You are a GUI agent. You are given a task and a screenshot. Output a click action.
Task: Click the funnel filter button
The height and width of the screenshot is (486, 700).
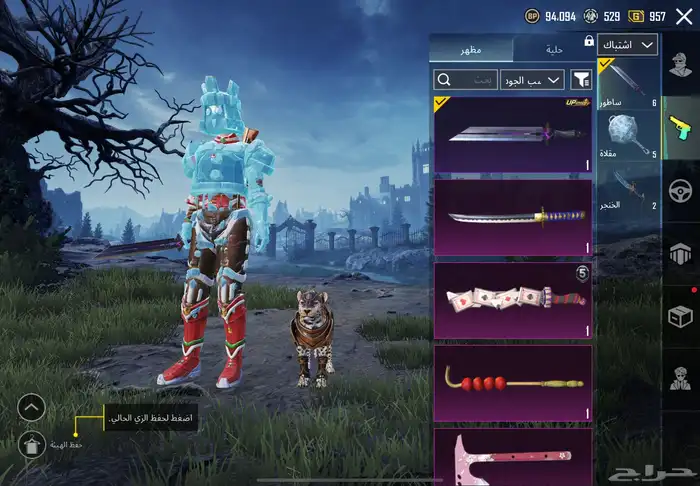click(x=581, y=79)
